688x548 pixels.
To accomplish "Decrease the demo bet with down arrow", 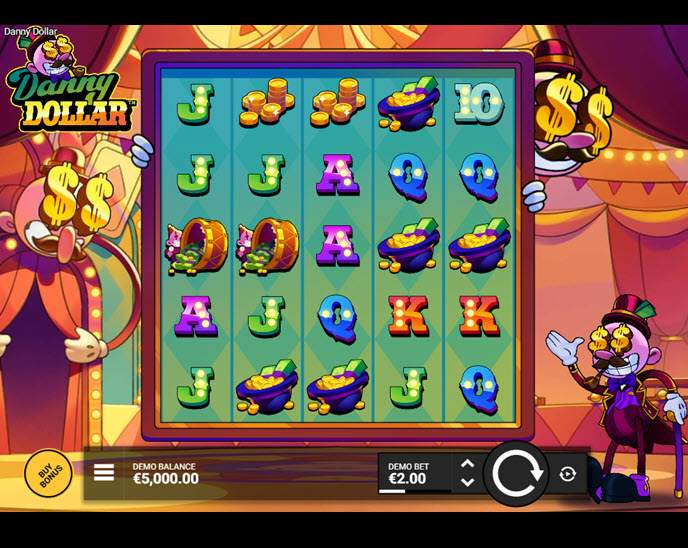I will 467,482.
